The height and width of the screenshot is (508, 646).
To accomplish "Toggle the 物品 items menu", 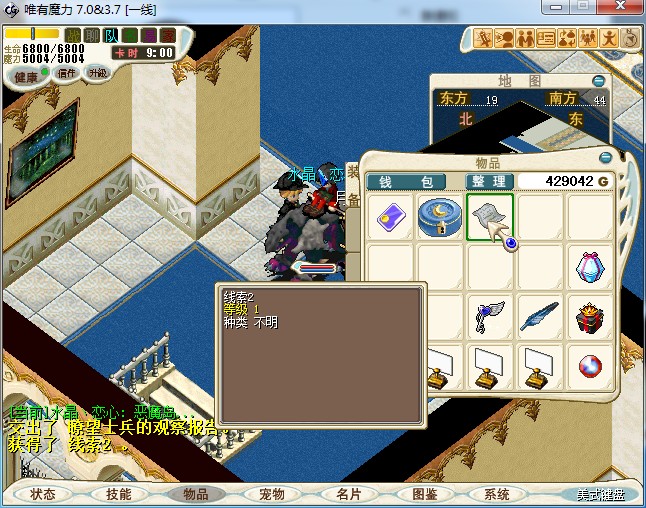I will pyautogui.click(x=195, y=494).
